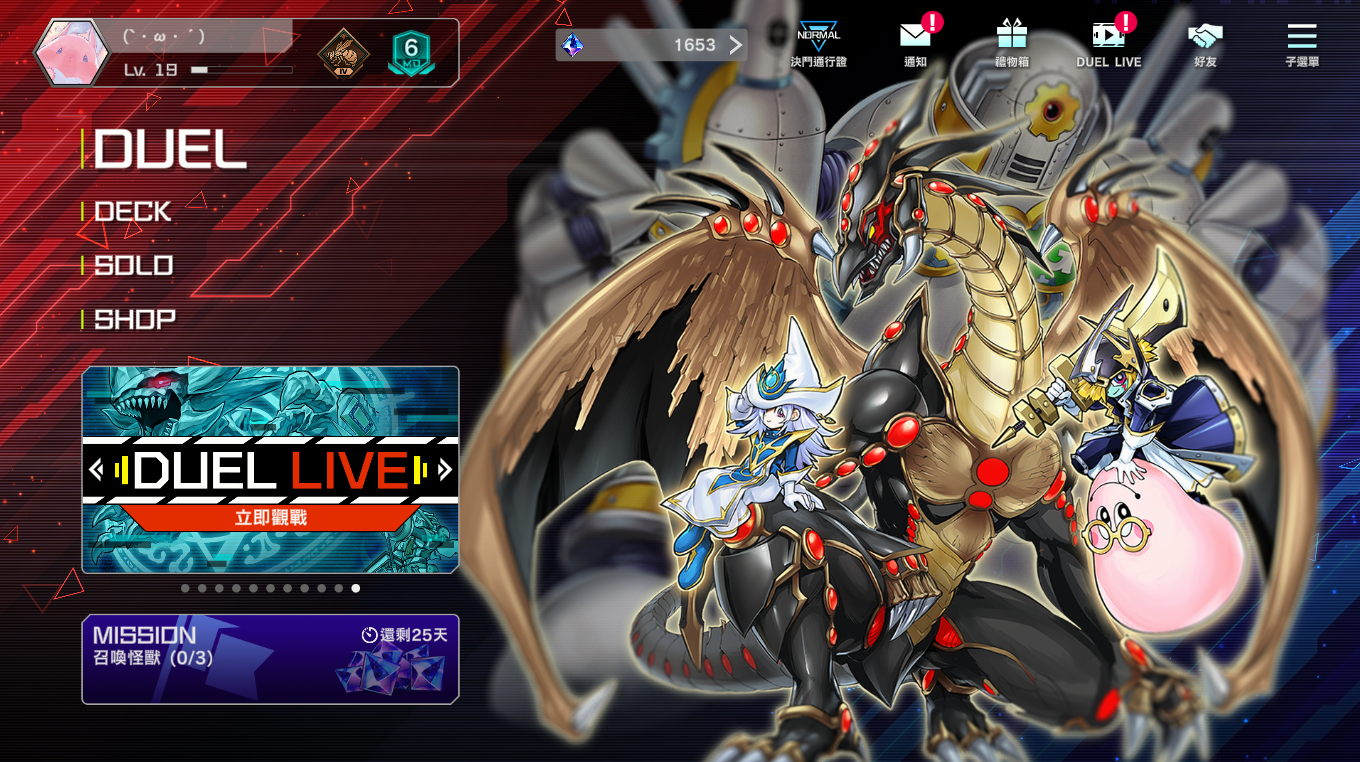1360x762 pixels.
Task: Select the SOLO mode entry
Action: [134, 266]
